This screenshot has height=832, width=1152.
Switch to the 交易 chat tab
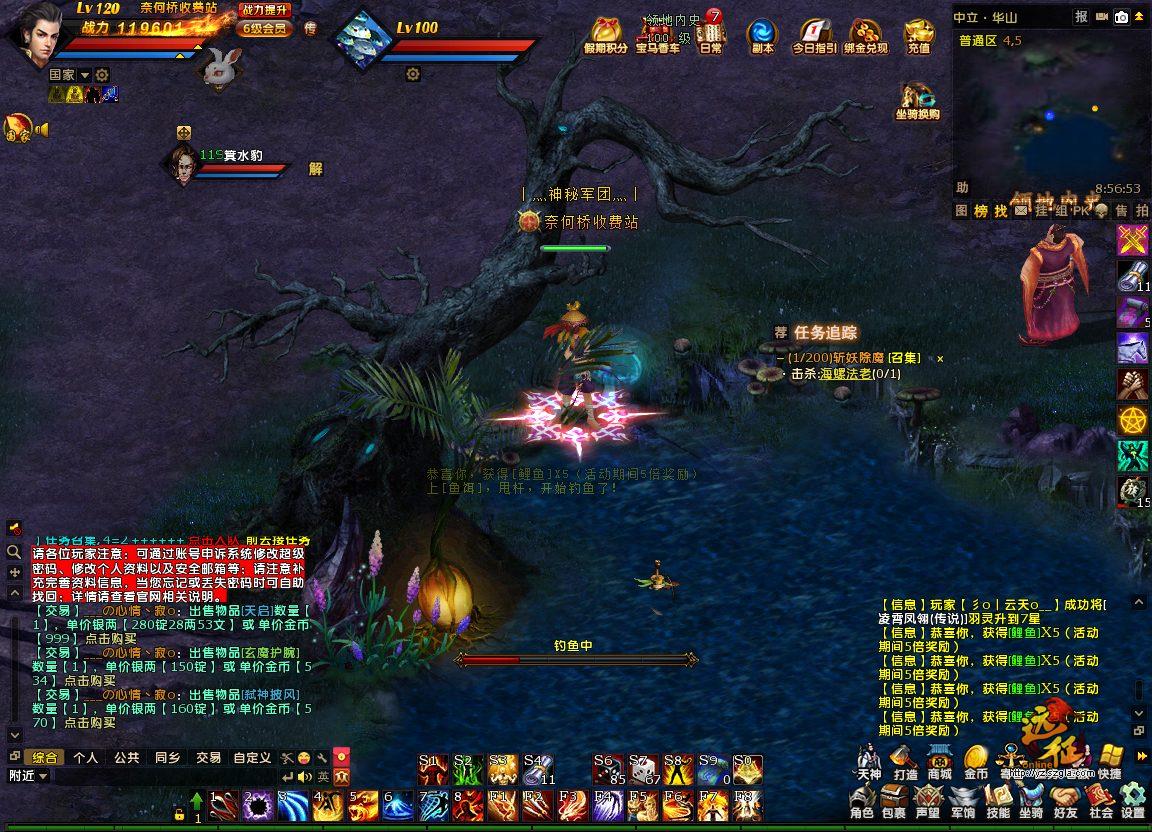tap(208, 758)
